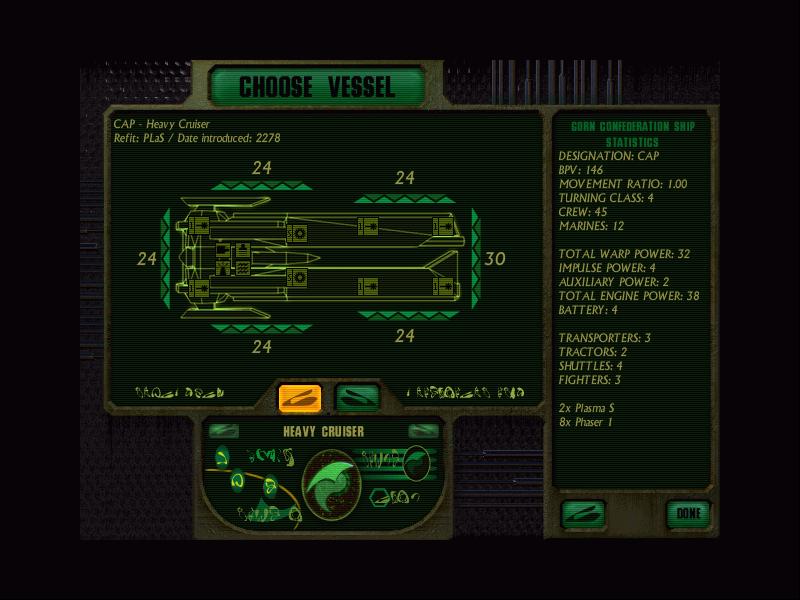800x600 pixels.
Task: Click the green ship button beside DONE
Action: [583, 514]
